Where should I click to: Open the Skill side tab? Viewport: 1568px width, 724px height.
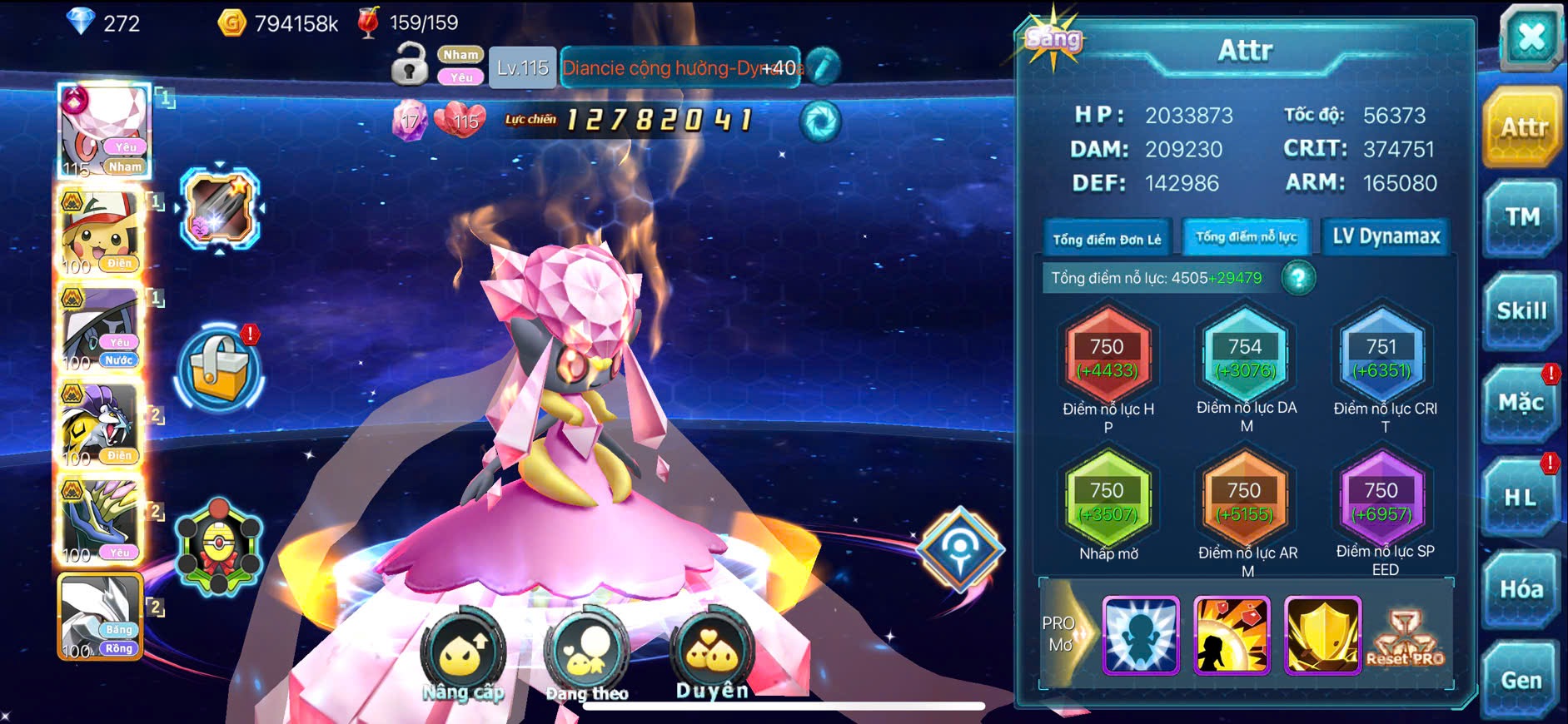[1521, 311]
